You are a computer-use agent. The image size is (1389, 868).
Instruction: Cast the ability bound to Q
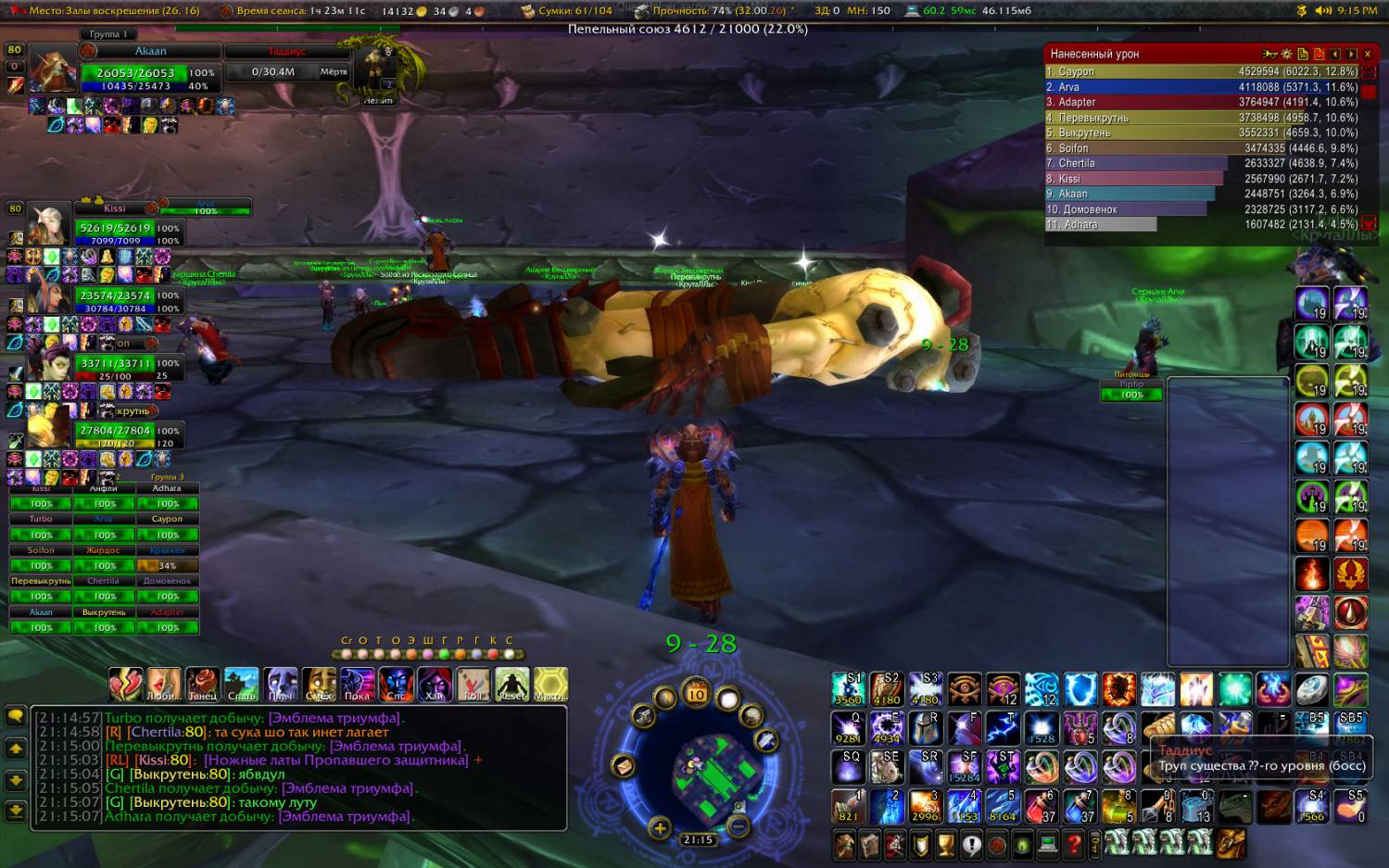[x=848, y=729]
